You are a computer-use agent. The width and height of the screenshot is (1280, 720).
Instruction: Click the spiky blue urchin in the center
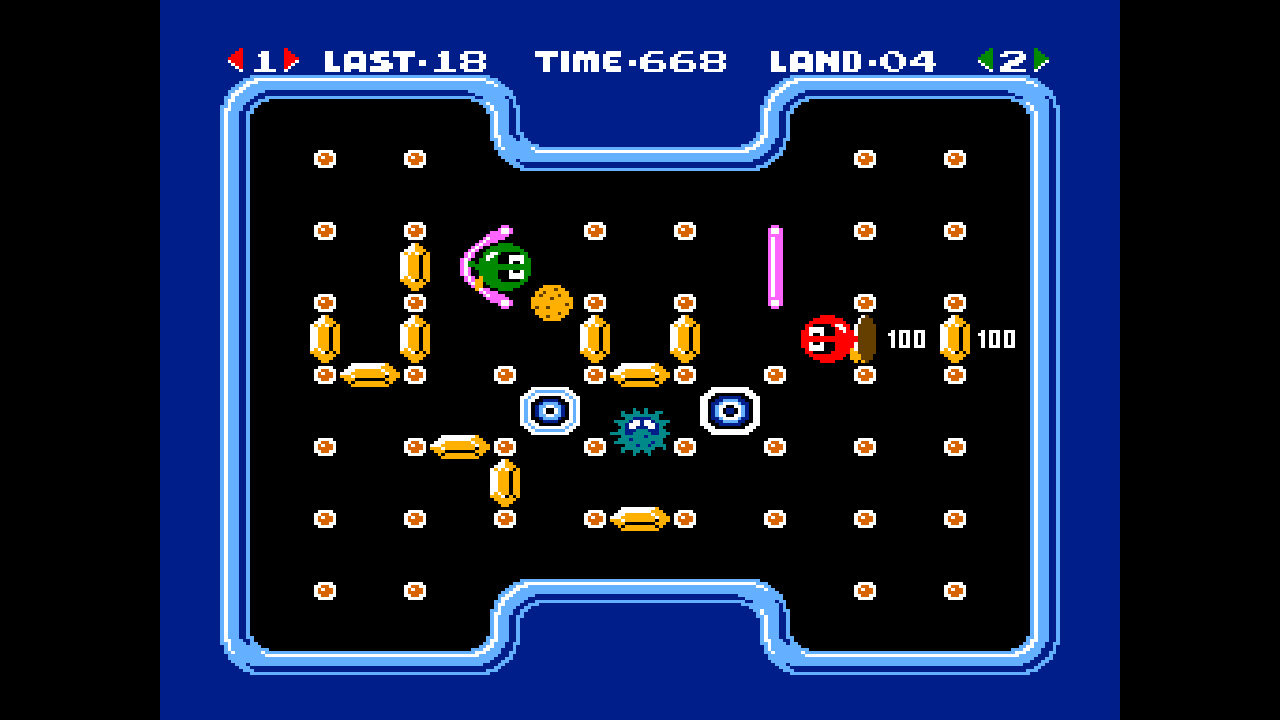(638, 434)
